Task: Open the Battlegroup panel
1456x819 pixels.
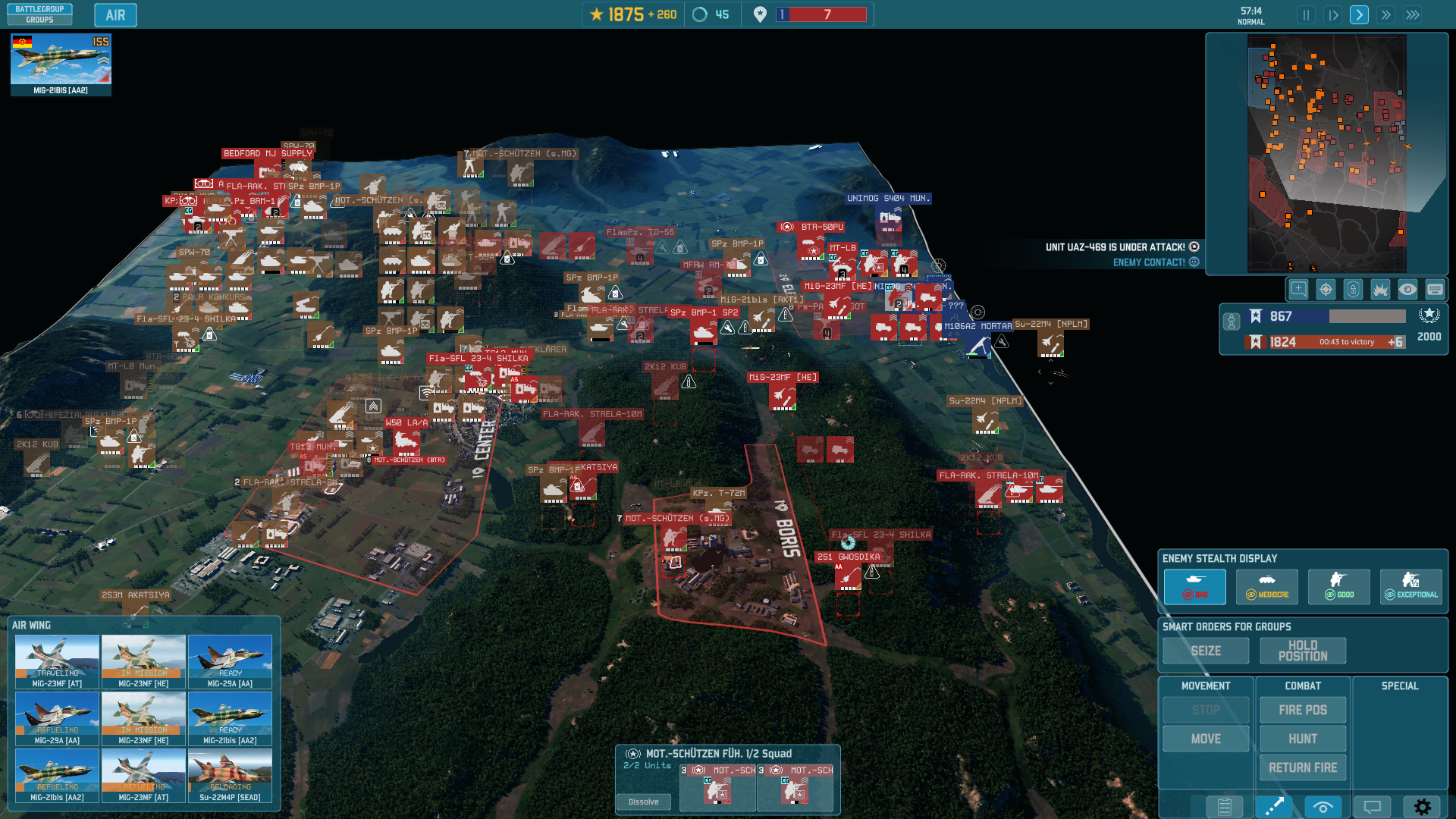Action: 39,9
